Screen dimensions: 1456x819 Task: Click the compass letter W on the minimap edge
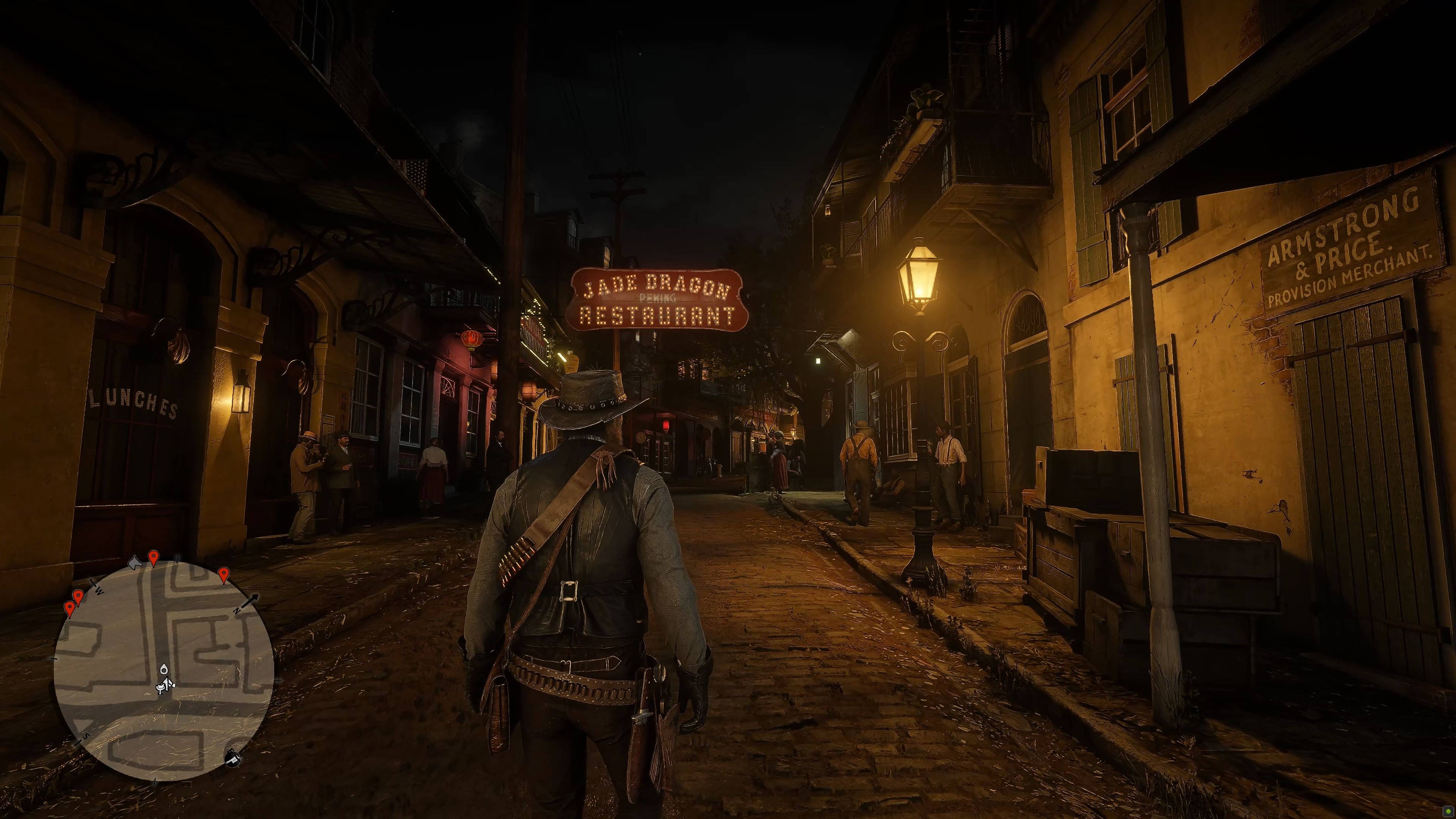coord(99,591)
